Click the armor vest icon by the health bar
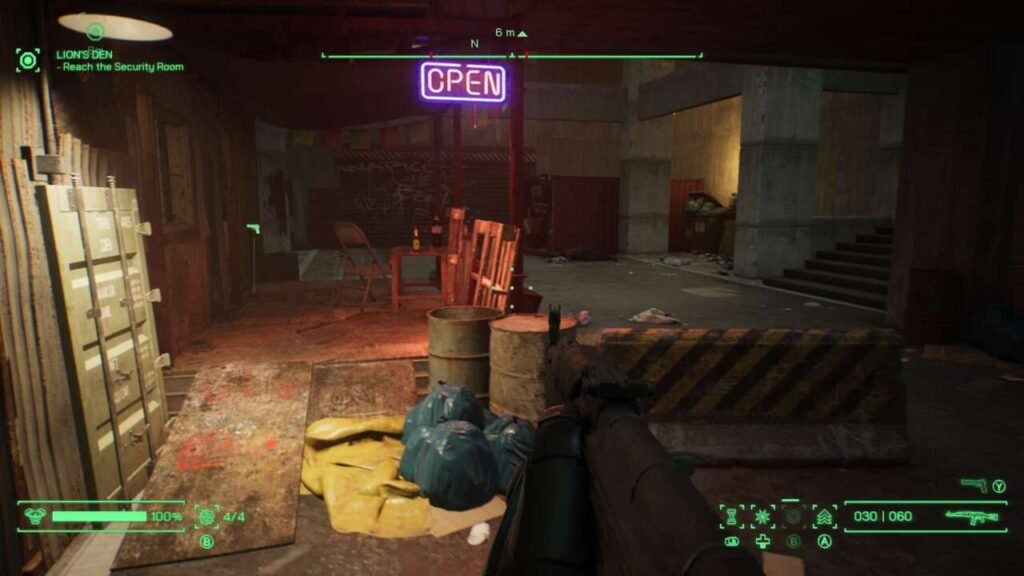 pyautogui.click(x=33, y=517)
